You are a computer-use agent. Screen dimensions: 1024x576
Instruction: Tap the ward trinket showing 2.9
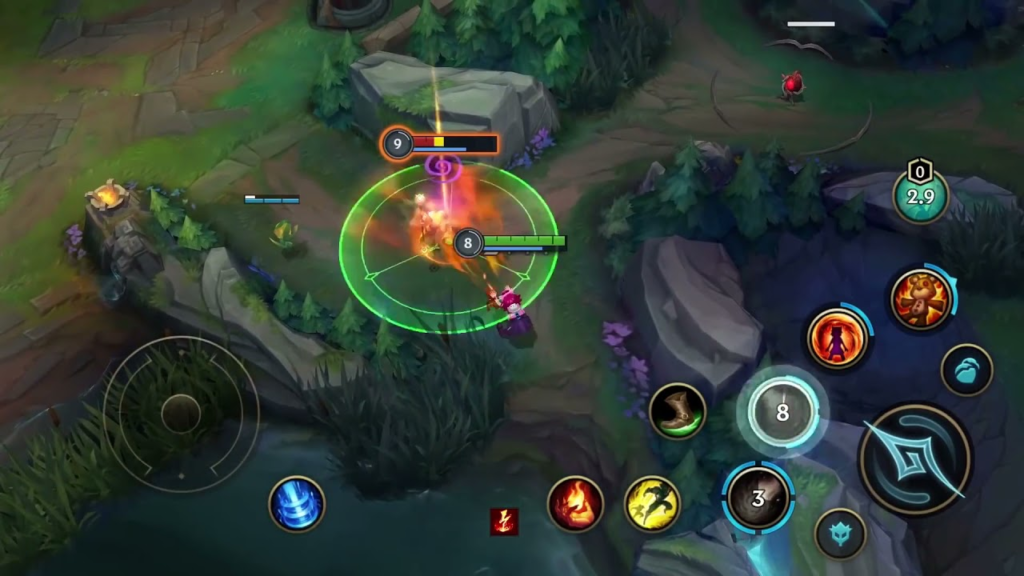pos(920,197)
